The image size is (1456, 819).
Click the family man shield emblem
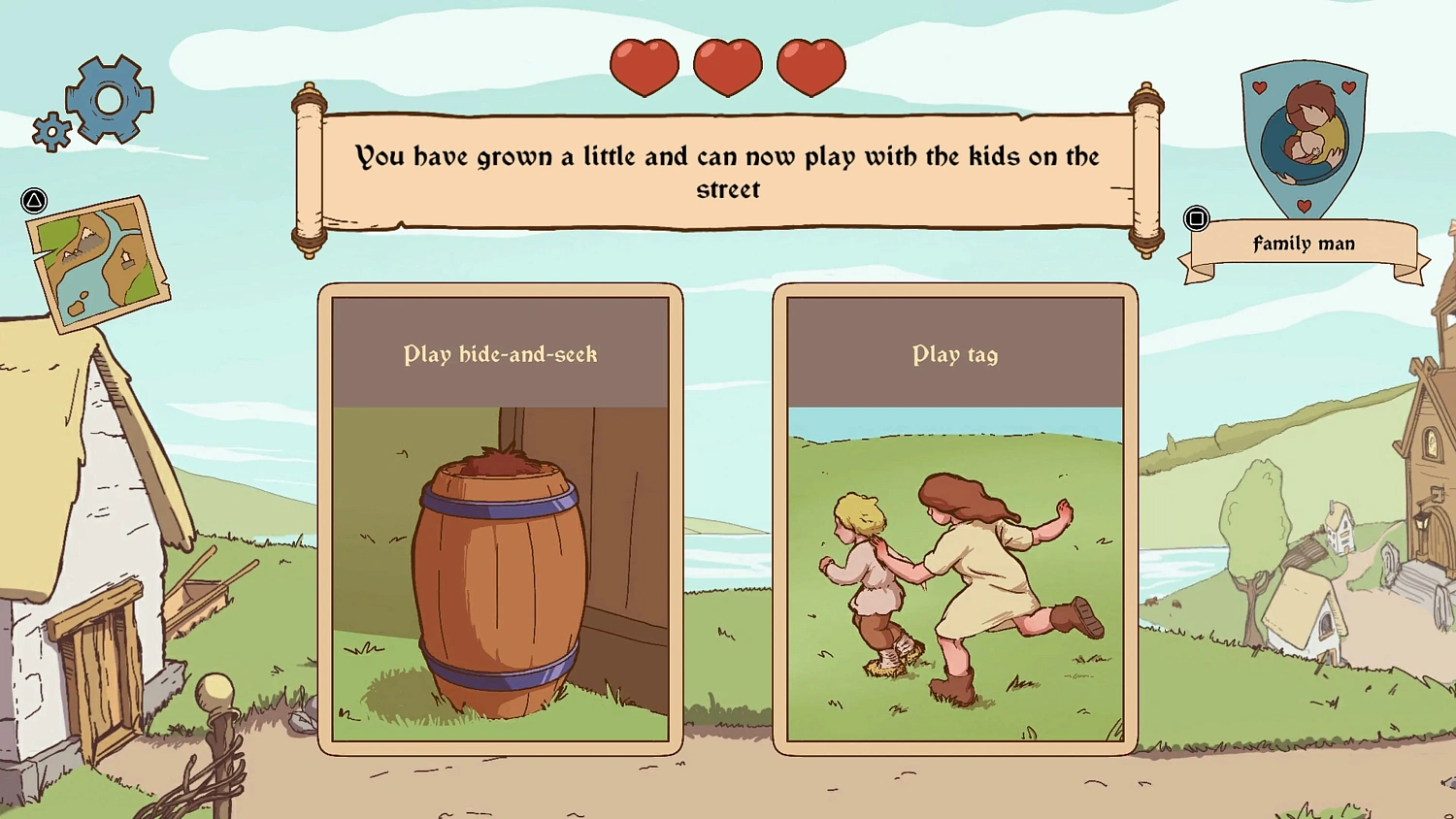pos(1304,141)
